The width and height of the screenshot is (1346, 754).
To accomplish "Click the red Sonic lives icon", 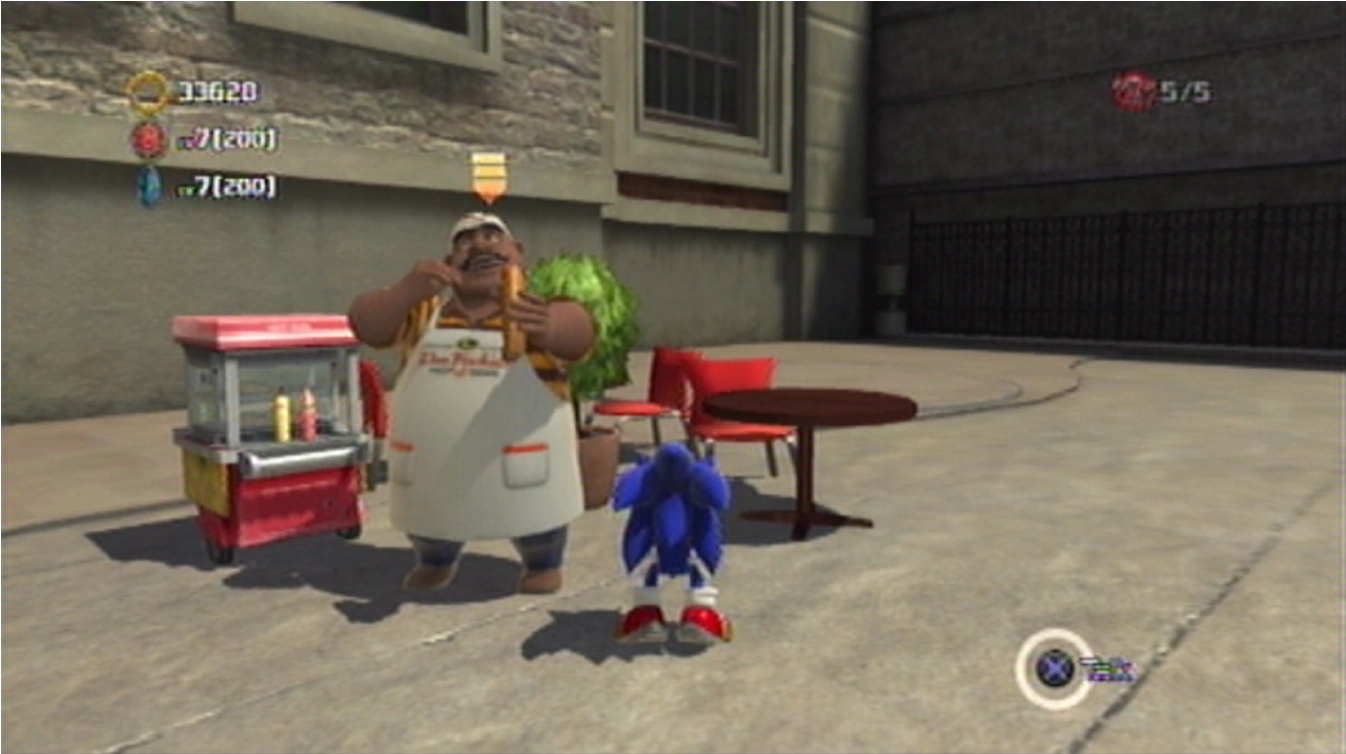I will (1132, 92).
